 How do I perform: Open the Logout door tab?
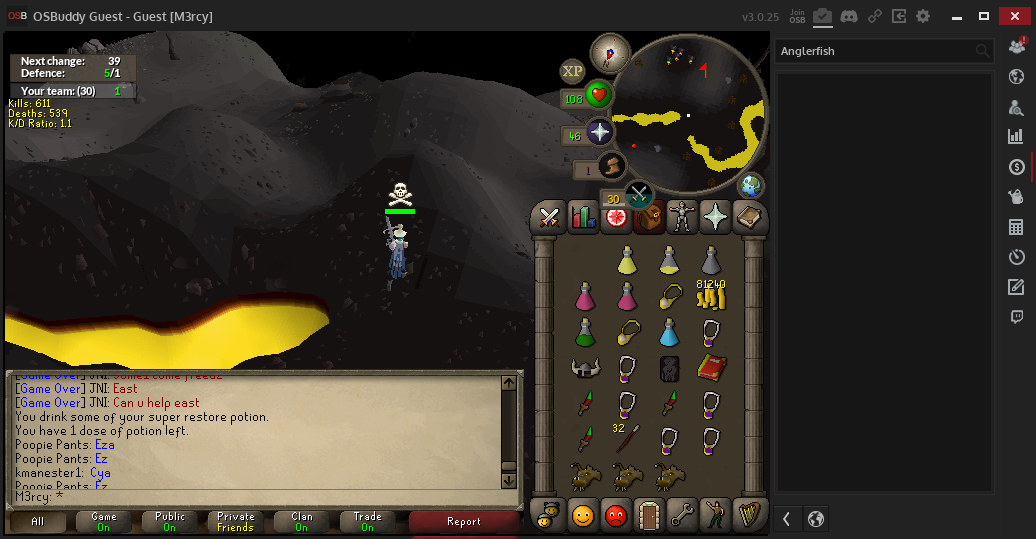650,516
